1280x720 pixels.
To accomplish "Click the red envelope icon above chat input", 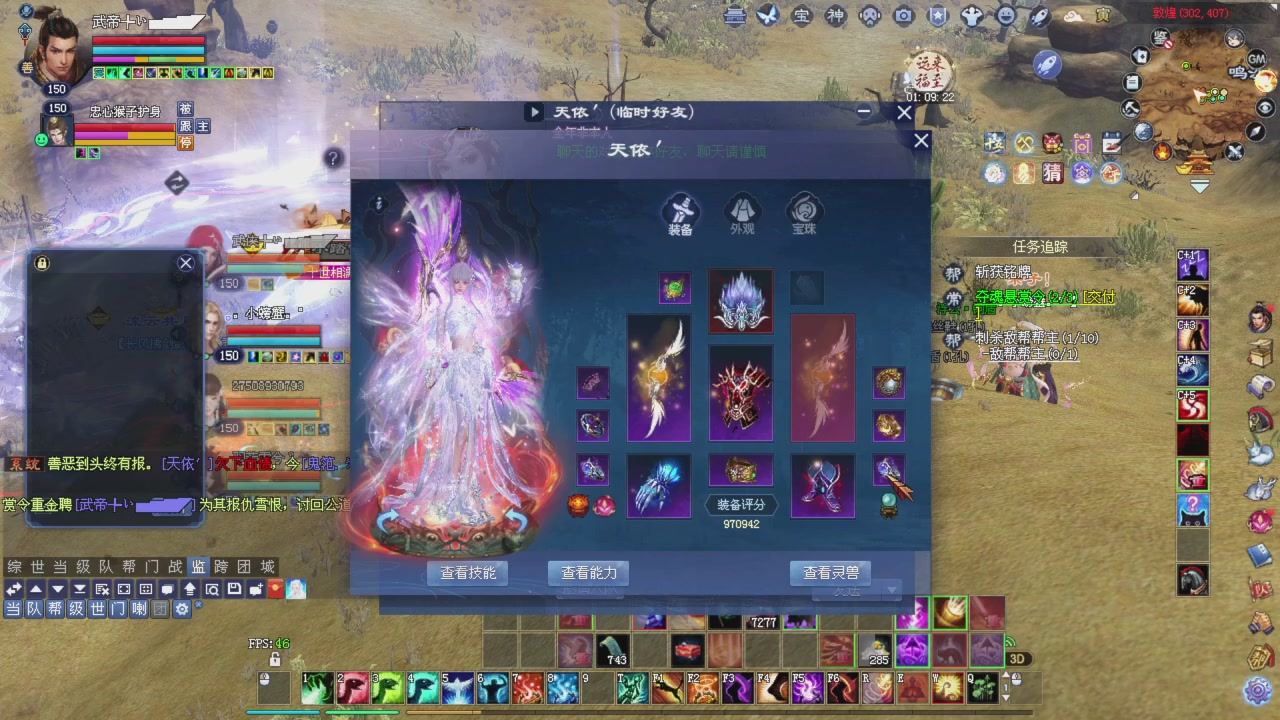I will [x=273, y=588].
